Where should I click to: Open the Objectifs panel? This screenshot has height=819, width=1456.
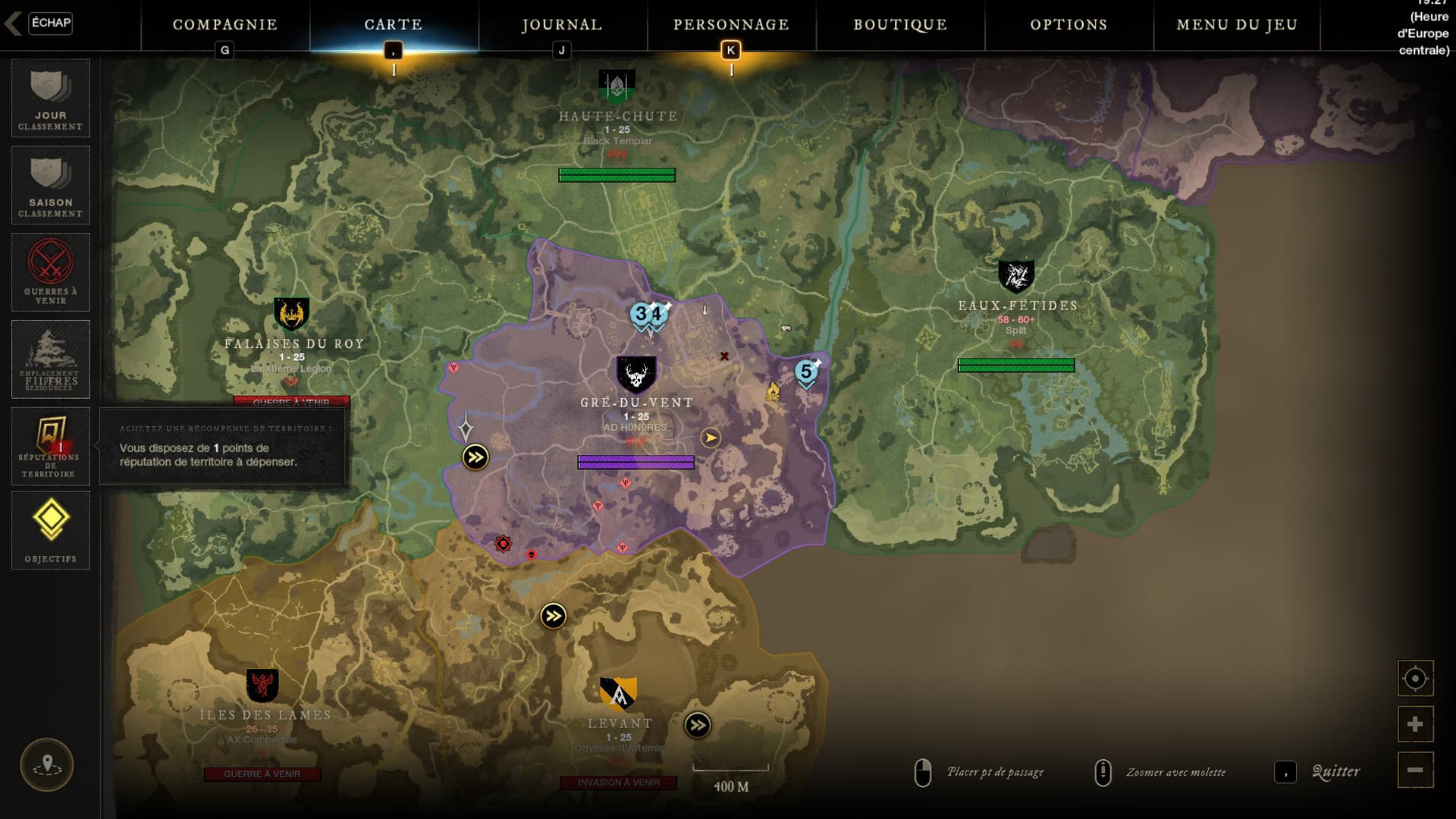pos(50,530)
